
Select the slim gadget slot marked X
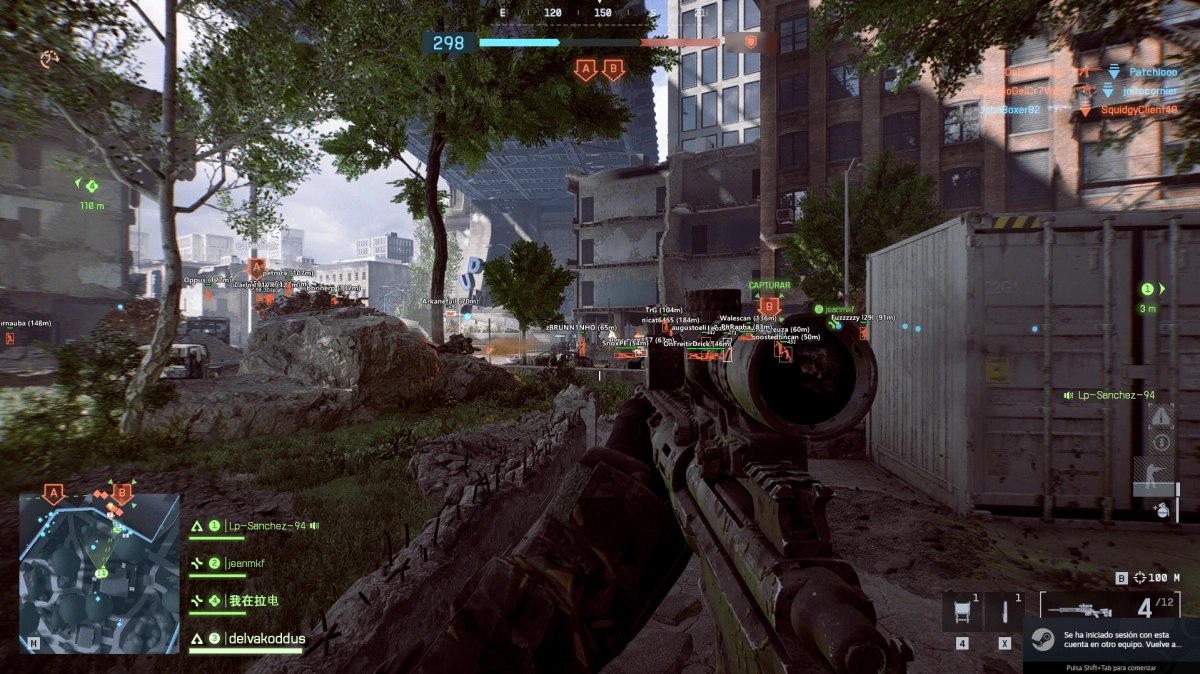(1003, 611)
